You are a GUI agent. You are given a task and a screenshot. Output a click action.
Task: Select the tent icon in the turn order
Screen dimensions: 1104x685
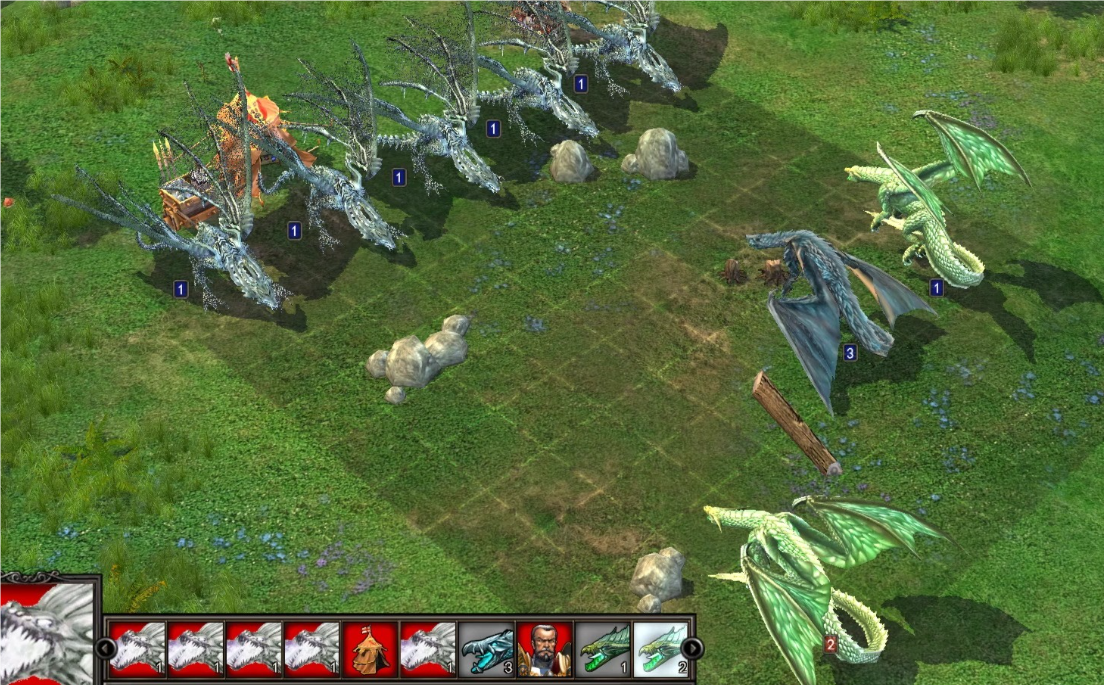tap(370, 648)
